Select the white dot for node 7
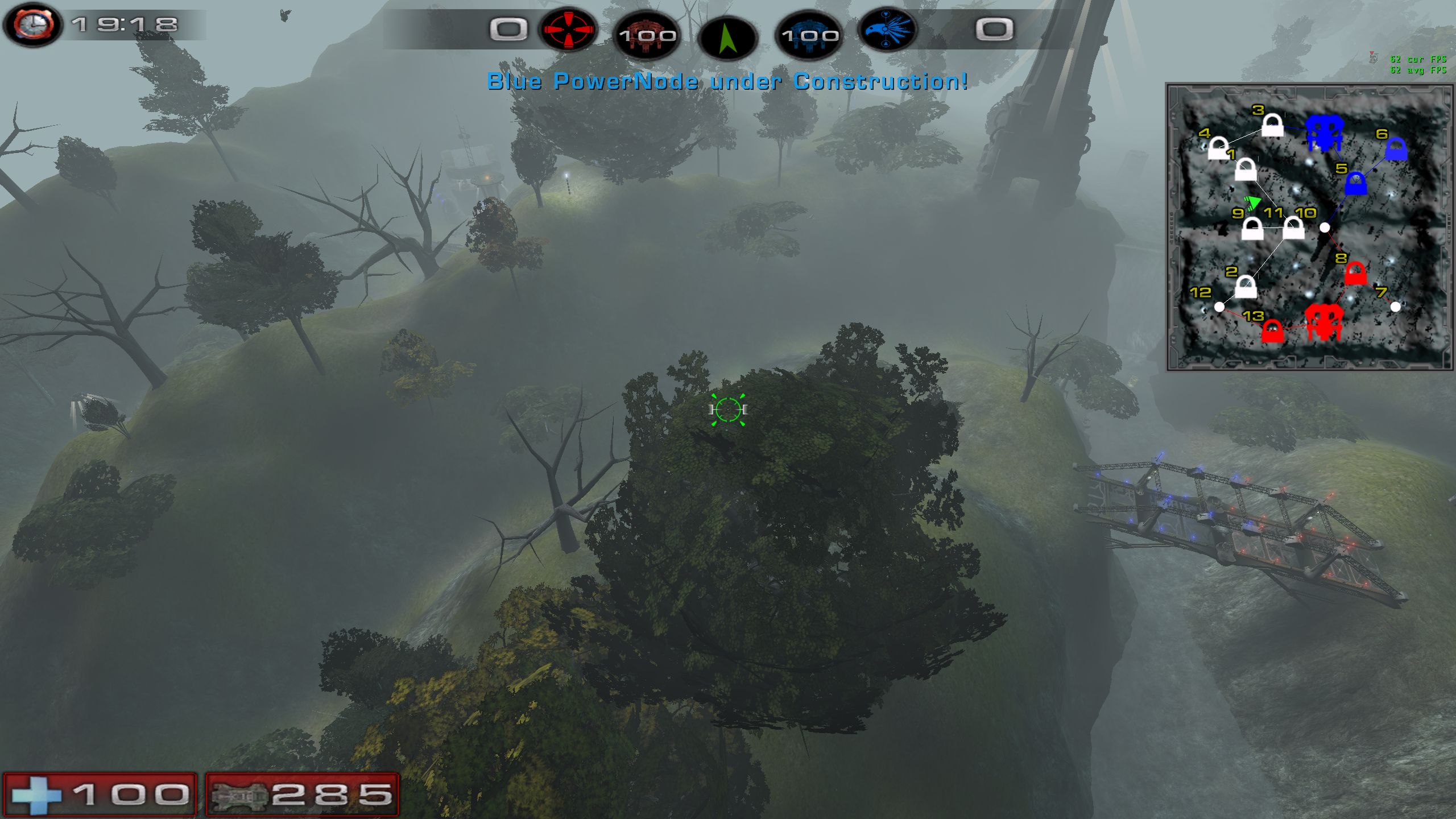 [x=1395, y=307]
